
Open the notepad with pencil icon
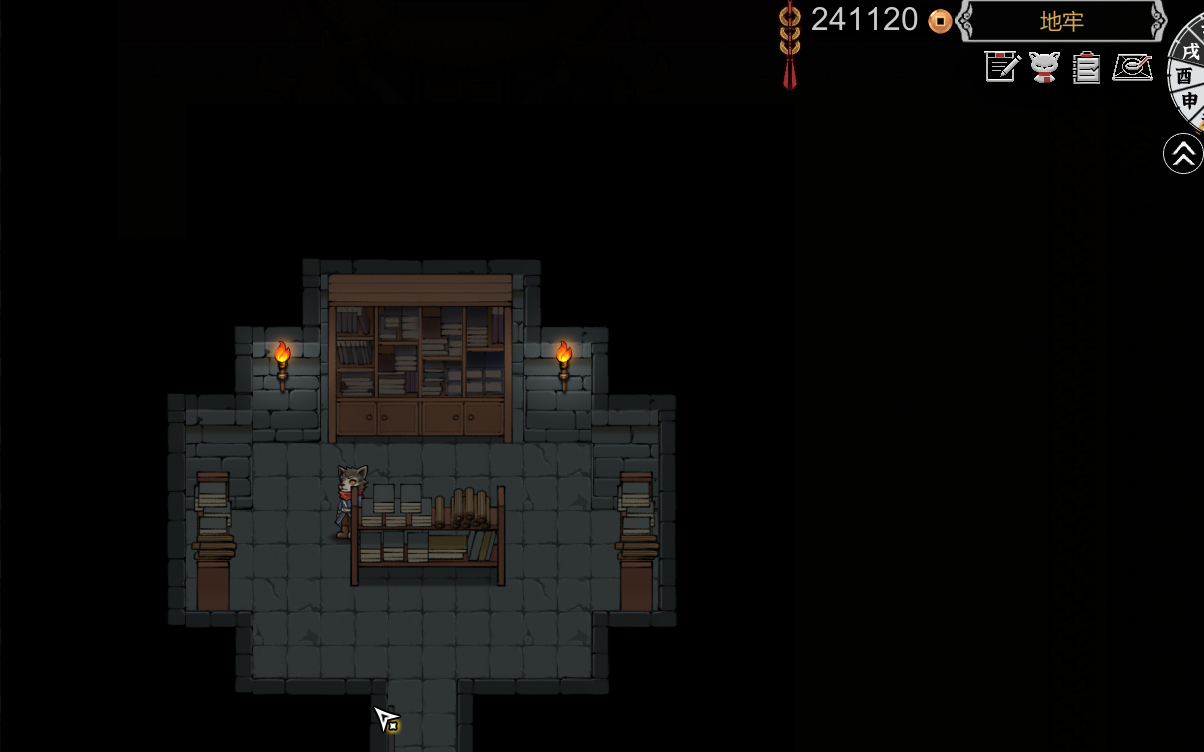[1001, 67]
